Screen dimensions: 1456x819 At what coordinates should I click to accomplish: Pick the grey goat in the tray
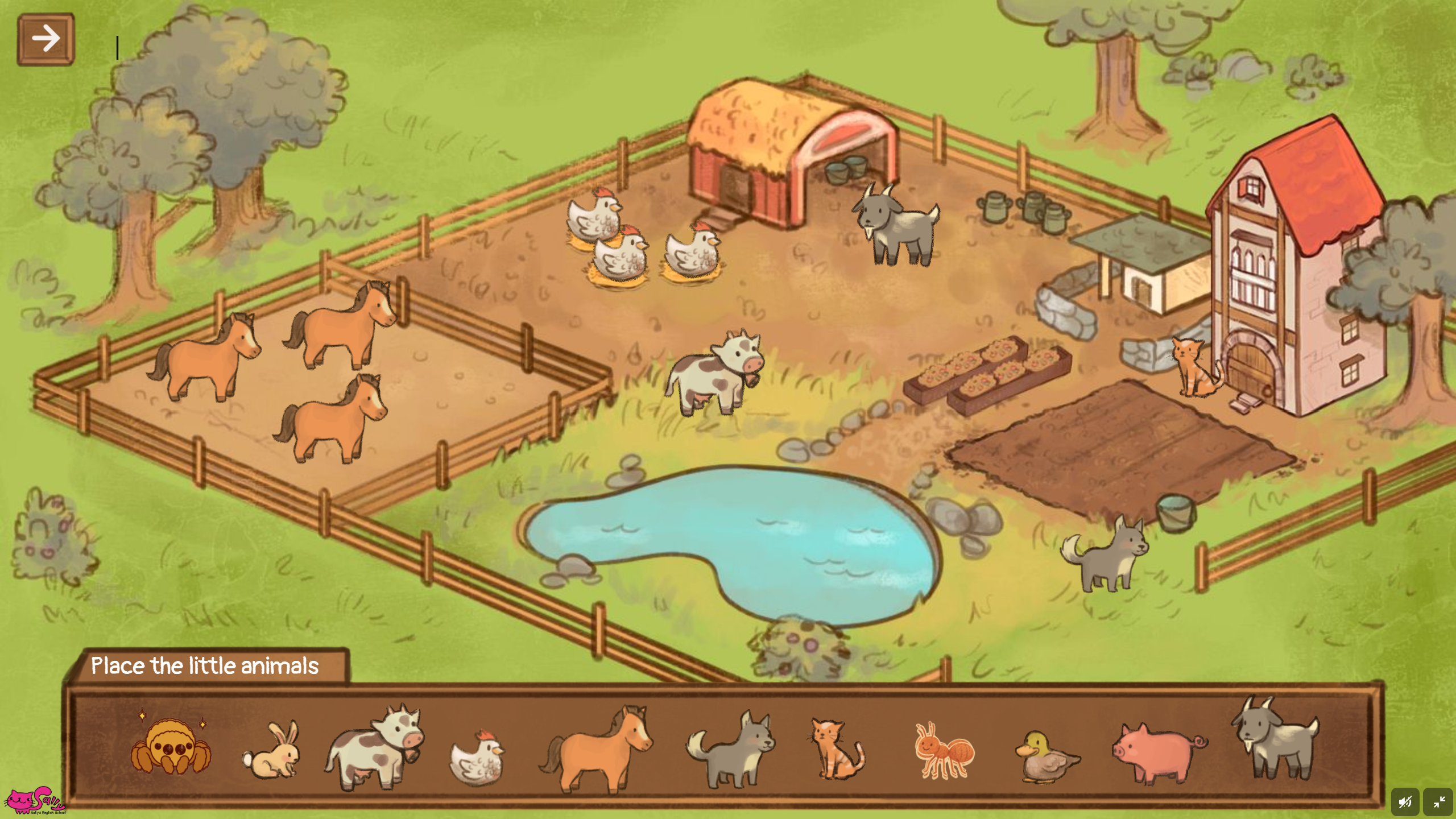click(x=1277, y=739)
